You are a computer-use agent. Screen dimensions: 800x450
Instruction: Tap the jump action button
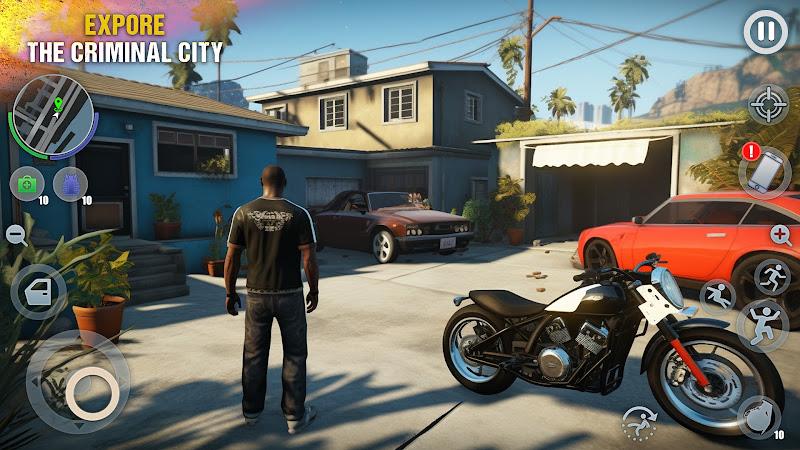(762, 326)
